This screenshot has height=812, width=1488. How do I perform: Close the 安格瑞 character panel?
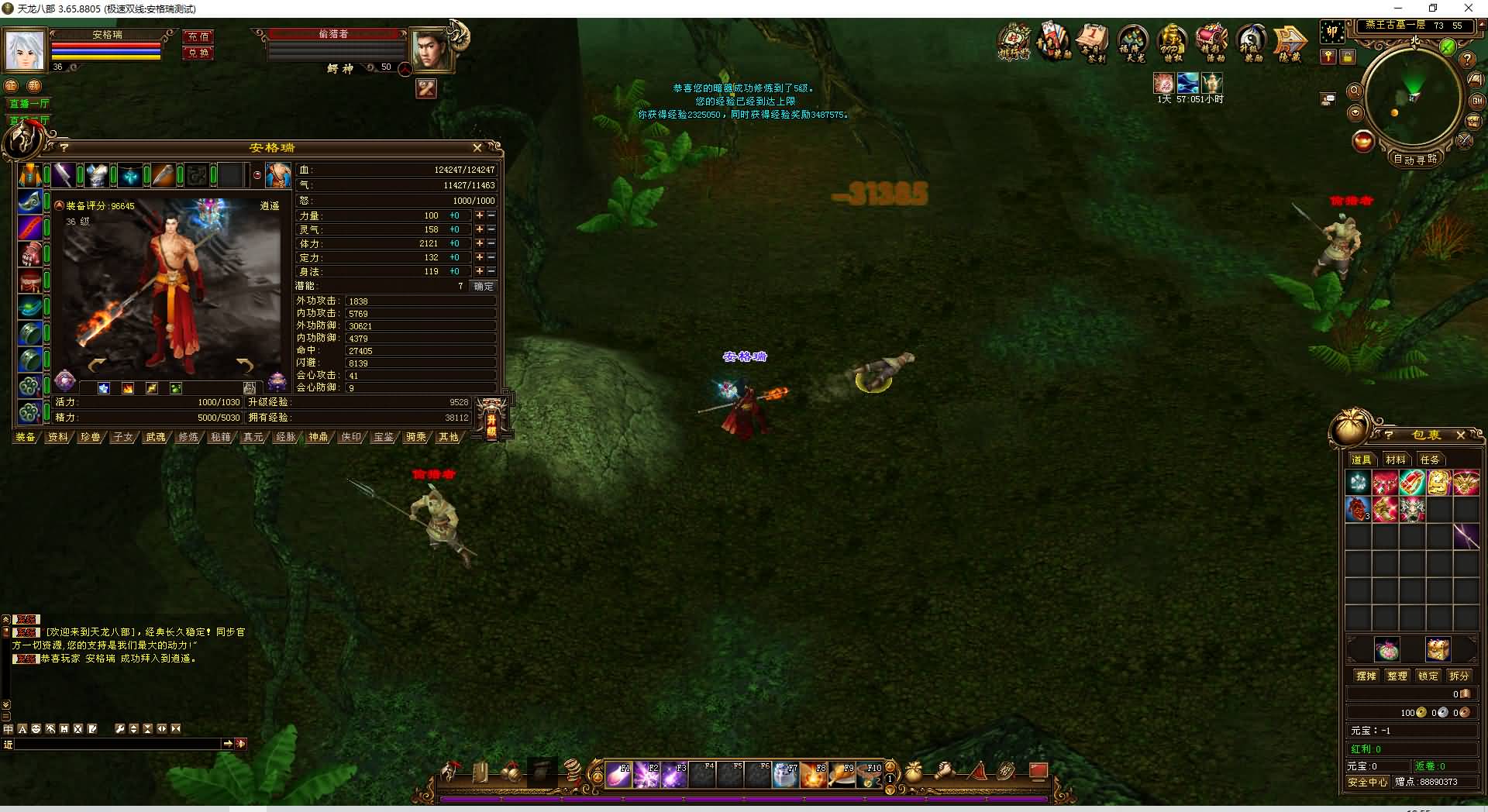tap(477, 147)
